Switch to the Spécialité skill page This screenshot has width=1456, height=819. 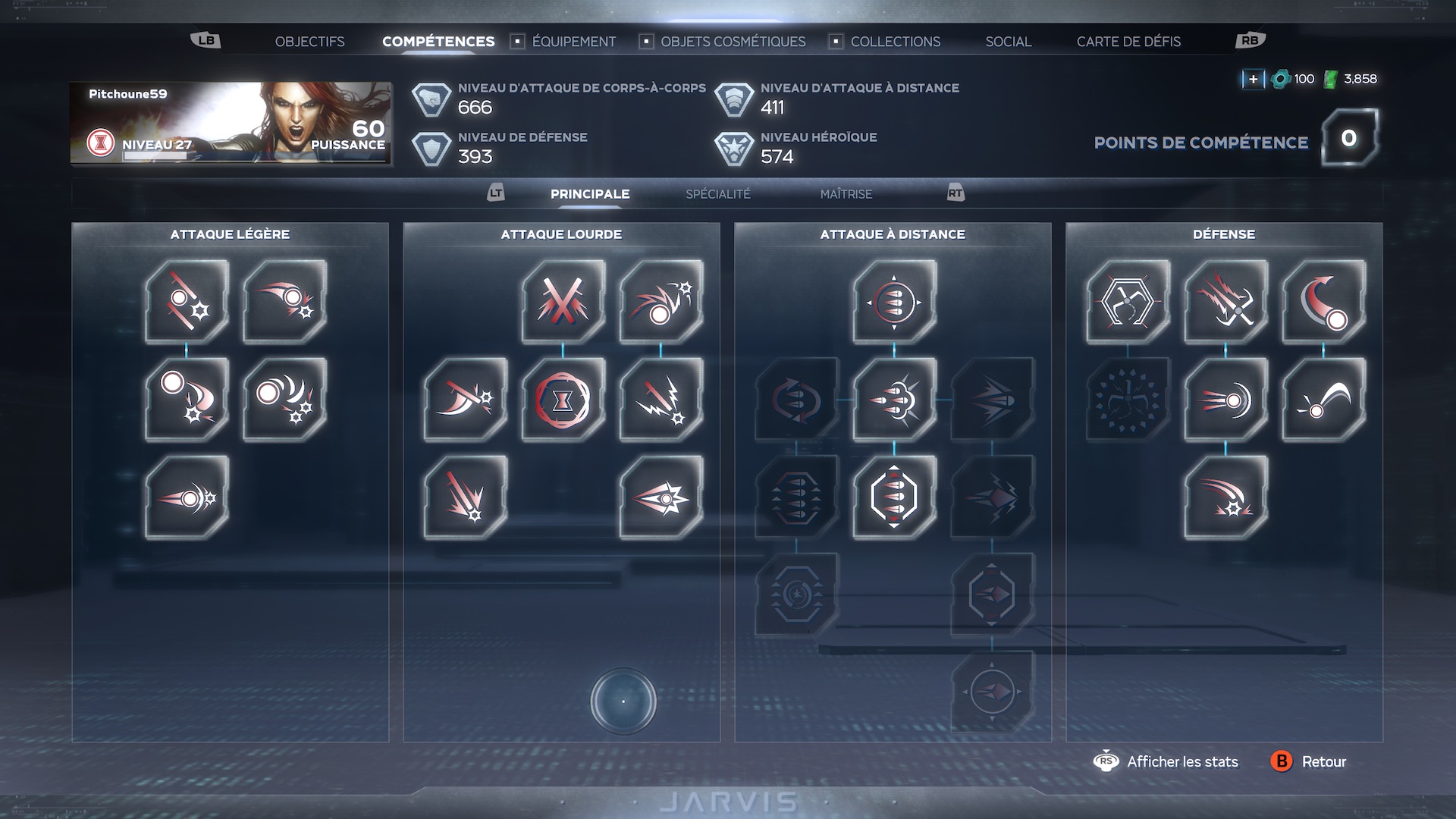coord(717,194)
